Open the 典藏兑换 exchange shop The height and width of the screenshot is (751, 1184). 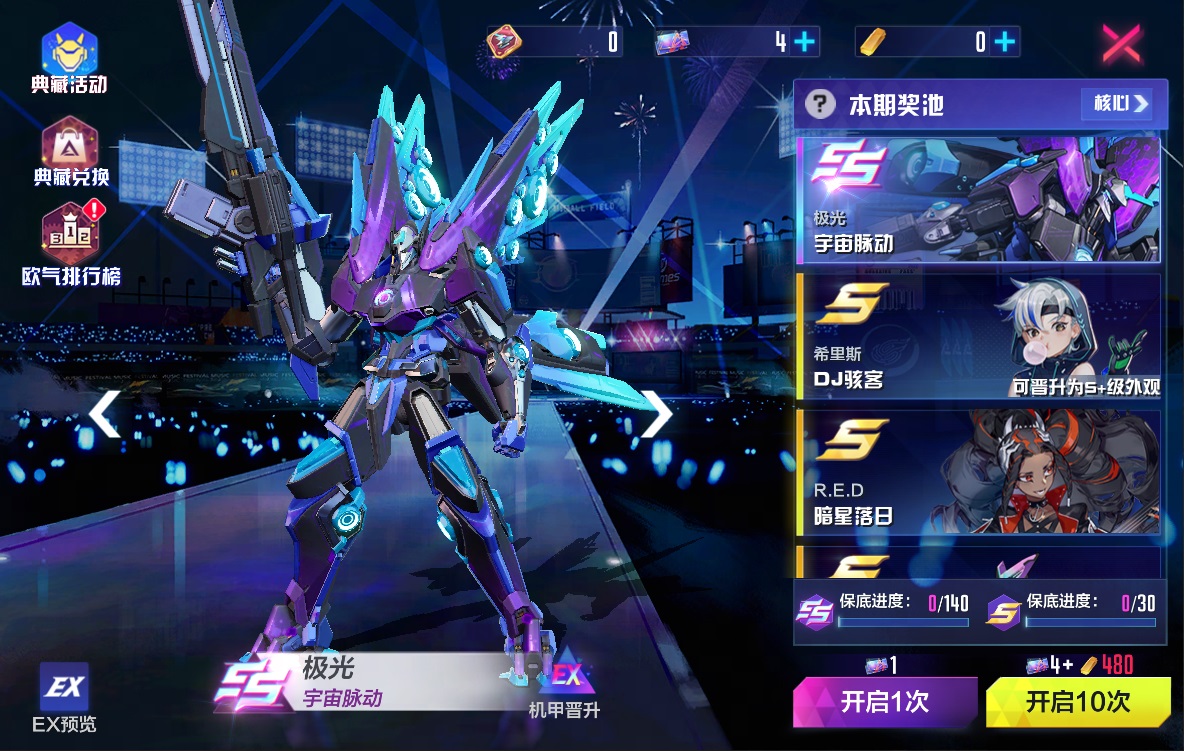(x=69, y=152)
